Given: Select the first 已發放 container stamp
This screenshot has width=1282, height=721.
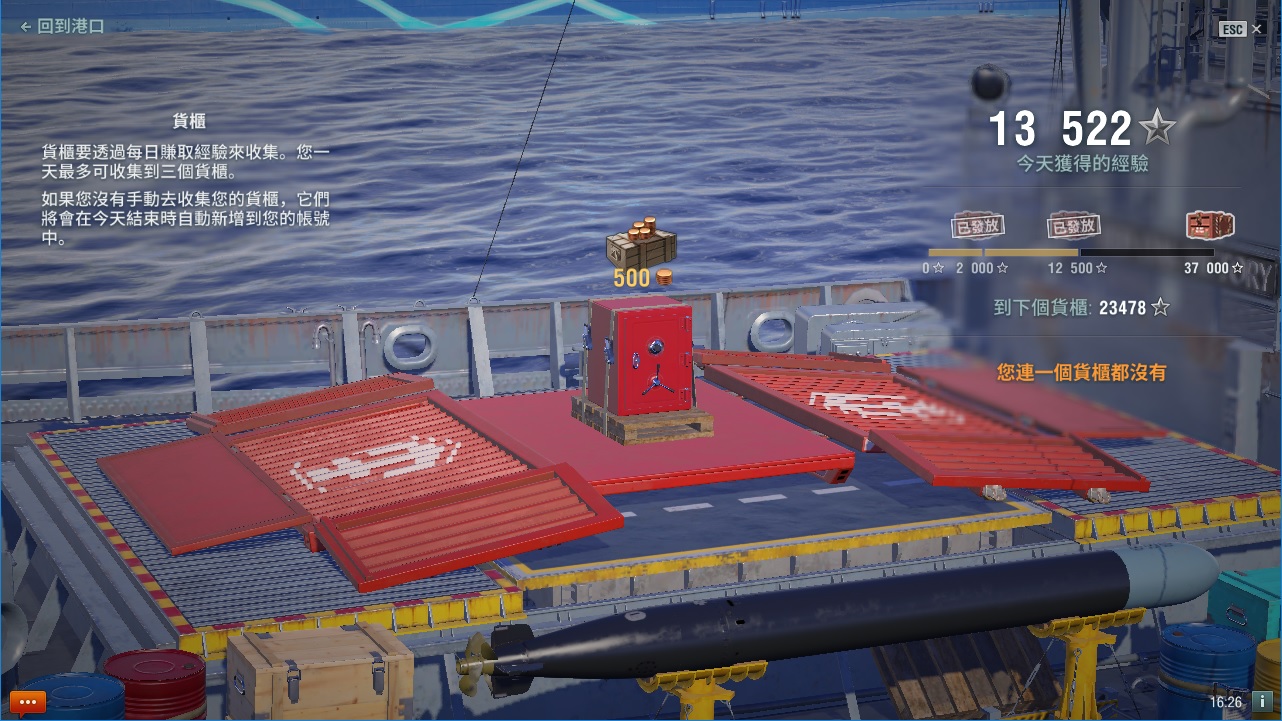Looking at the screenshot, I should pos(977,225).
